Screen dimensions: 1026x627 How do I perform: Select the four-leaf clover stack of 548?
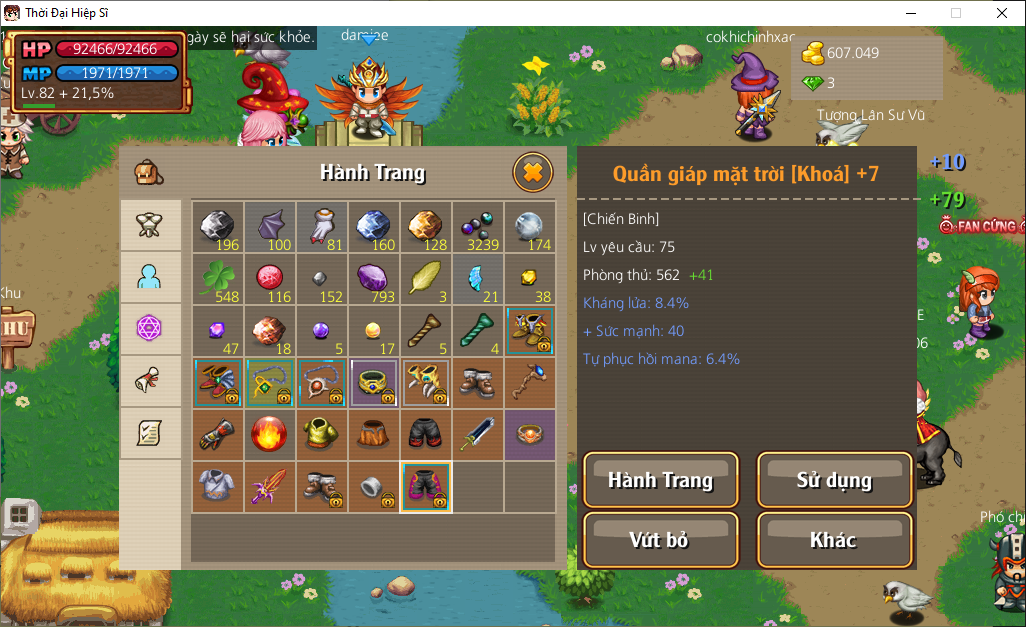click(x=217, y=279)
